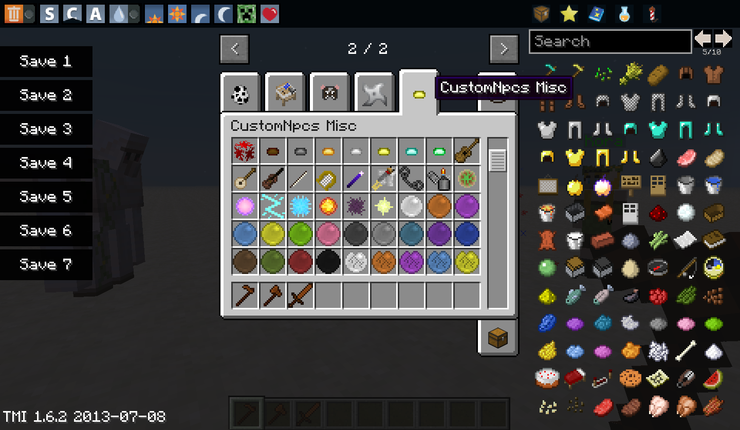This screenshot has height=430, width=740.
Task: Switch to the shuriken weapons tab
Action: [374, 93]
